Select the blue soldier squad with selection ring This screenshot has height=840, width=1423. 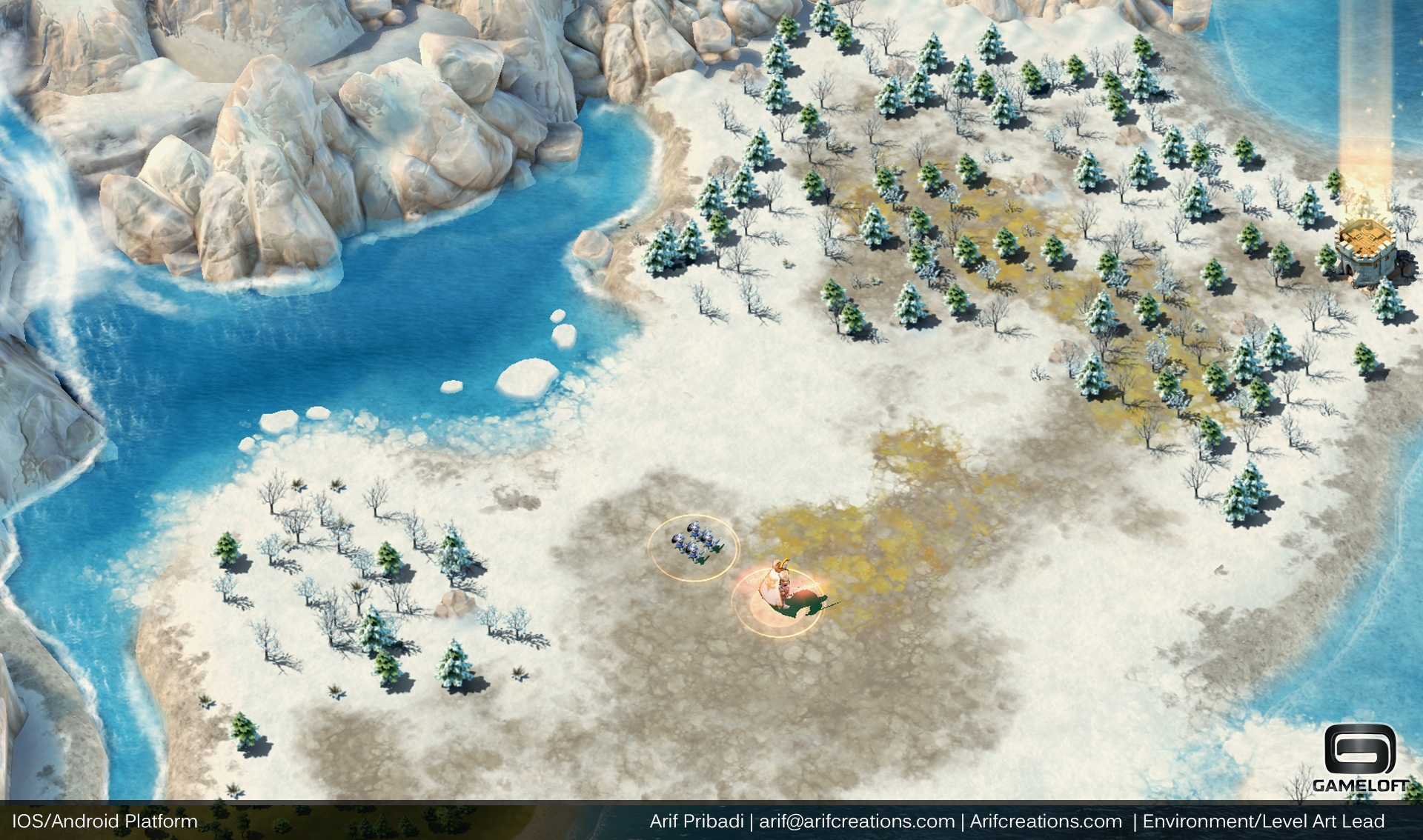click(x=693, y=545)
